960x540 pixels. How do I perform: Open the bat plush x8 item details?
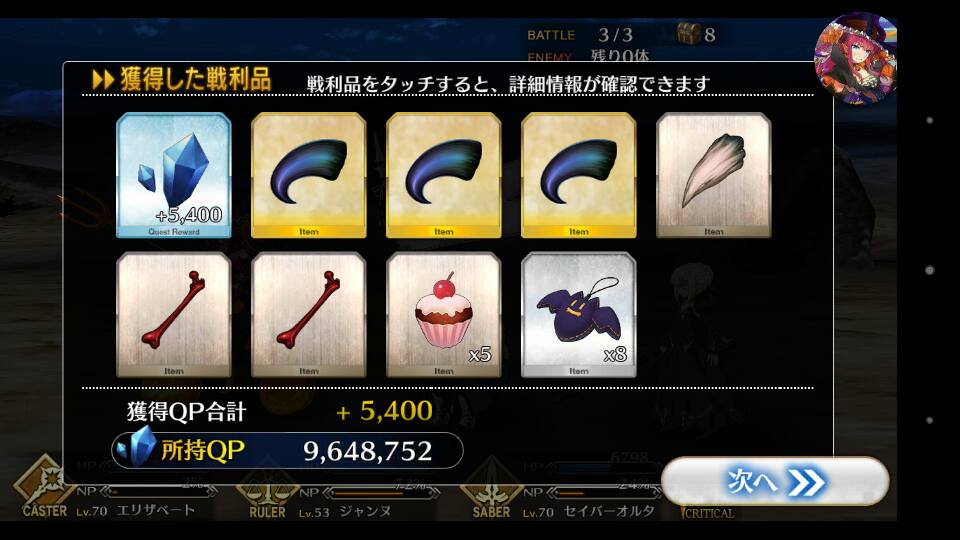(578, 314)
